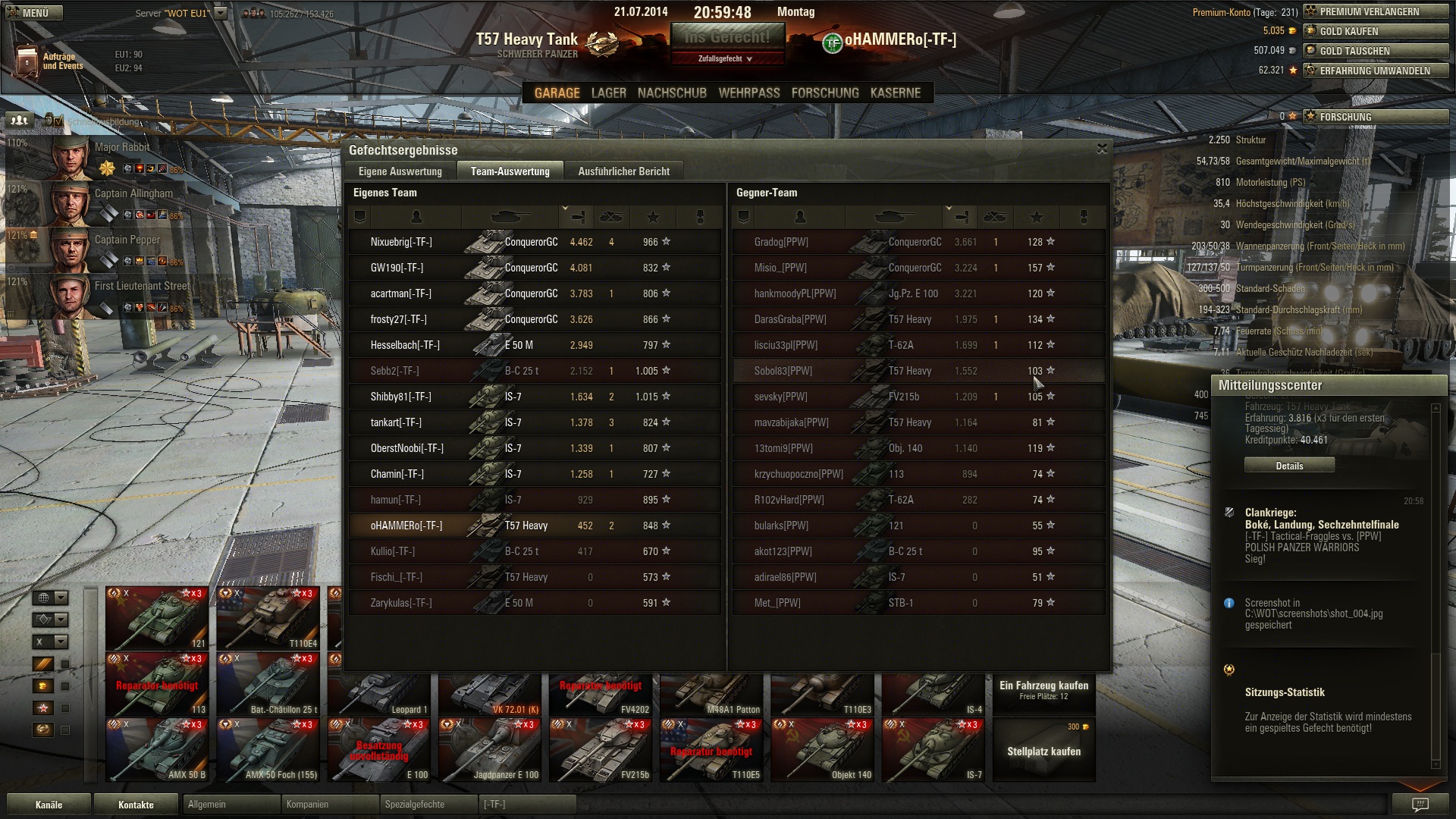Open the MENÜ button
This screenshot has width=1456, height=819.
[35, 13]
